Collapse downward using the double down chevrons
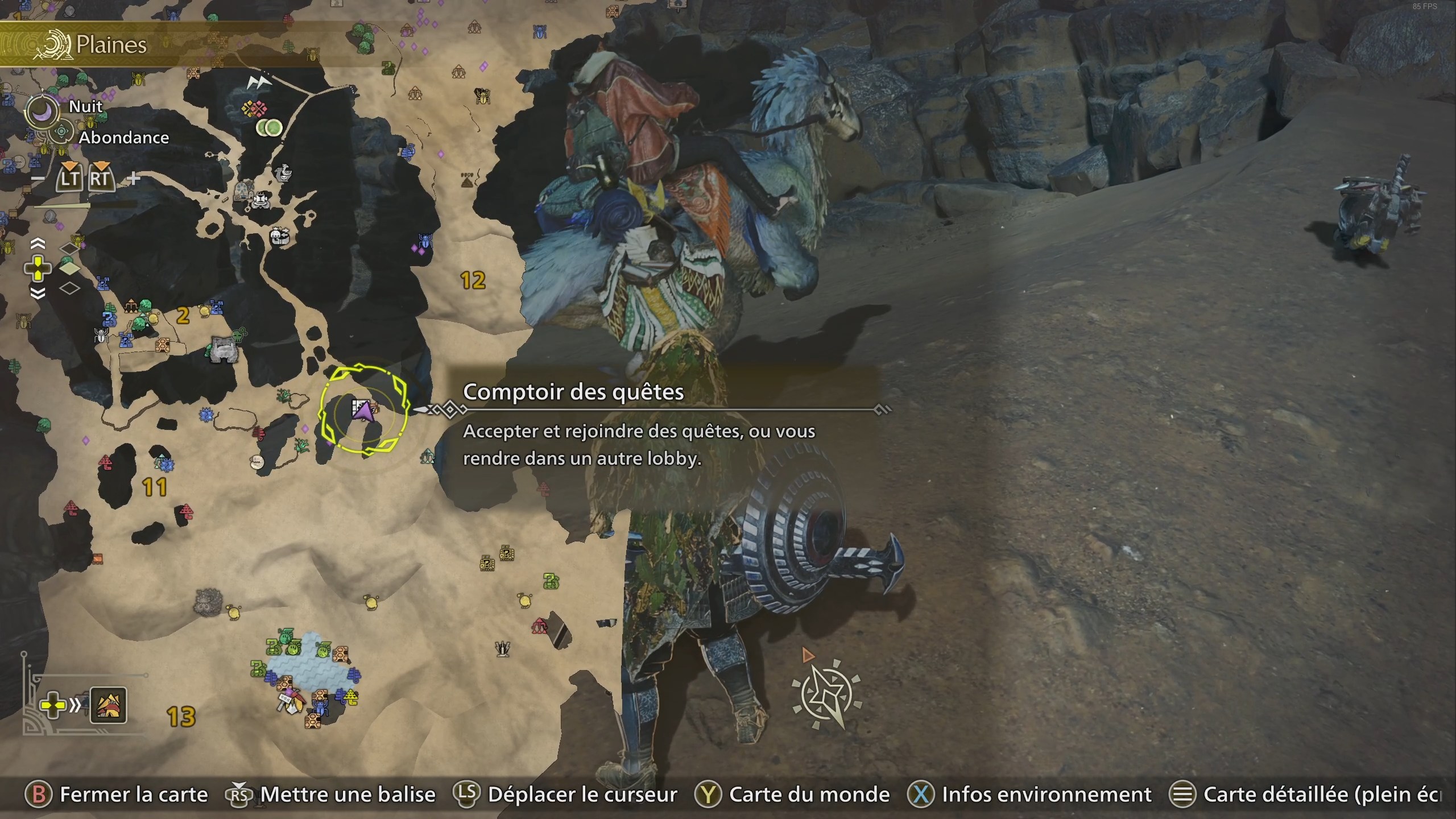Viewport: 1456px width, 819px height. (38, 293)
